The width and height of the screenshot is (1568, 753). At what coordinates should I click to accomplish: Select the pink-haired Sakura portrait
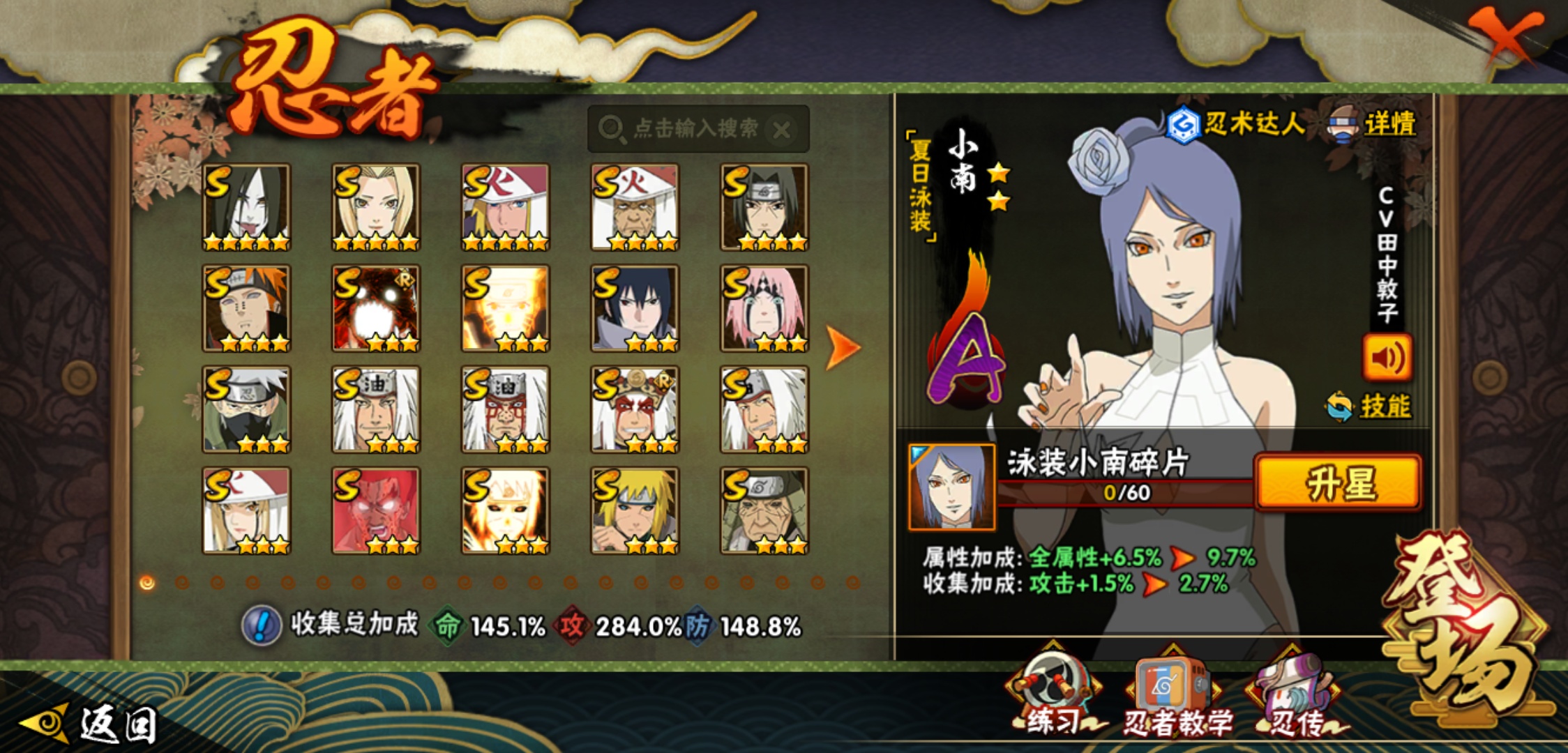coord(764,308)
